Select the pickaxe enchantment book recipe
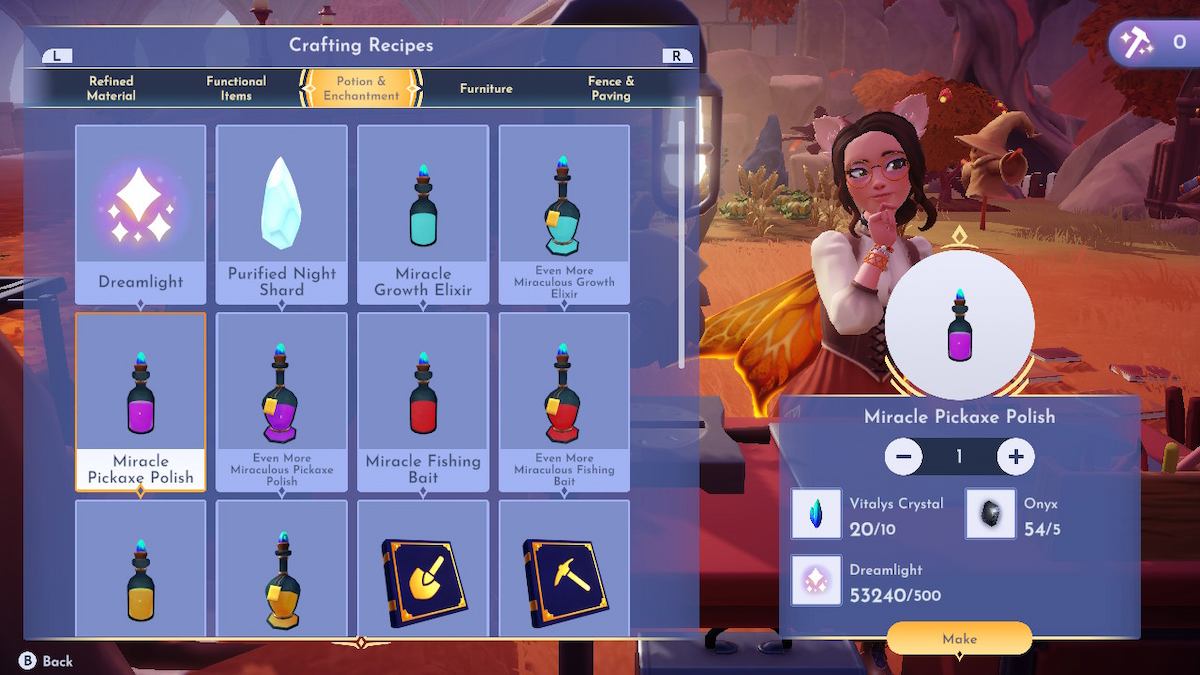Image resolution: width=1200 pixels, height=675 pixels. point(564,567)
